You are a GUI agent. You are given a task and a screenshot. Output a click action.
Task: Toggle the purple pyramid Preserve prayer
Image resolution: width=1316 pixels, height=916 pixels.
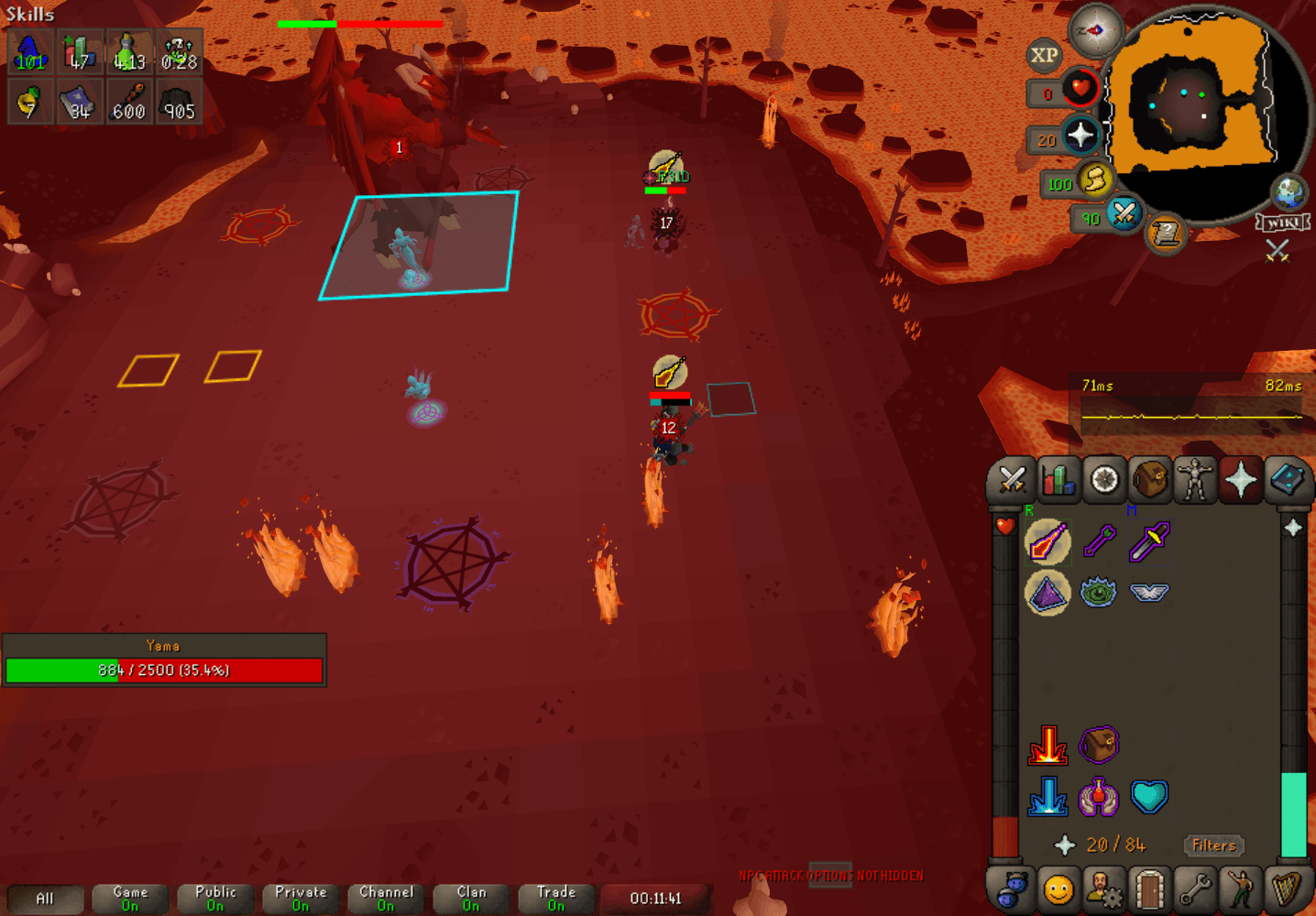1047,593
